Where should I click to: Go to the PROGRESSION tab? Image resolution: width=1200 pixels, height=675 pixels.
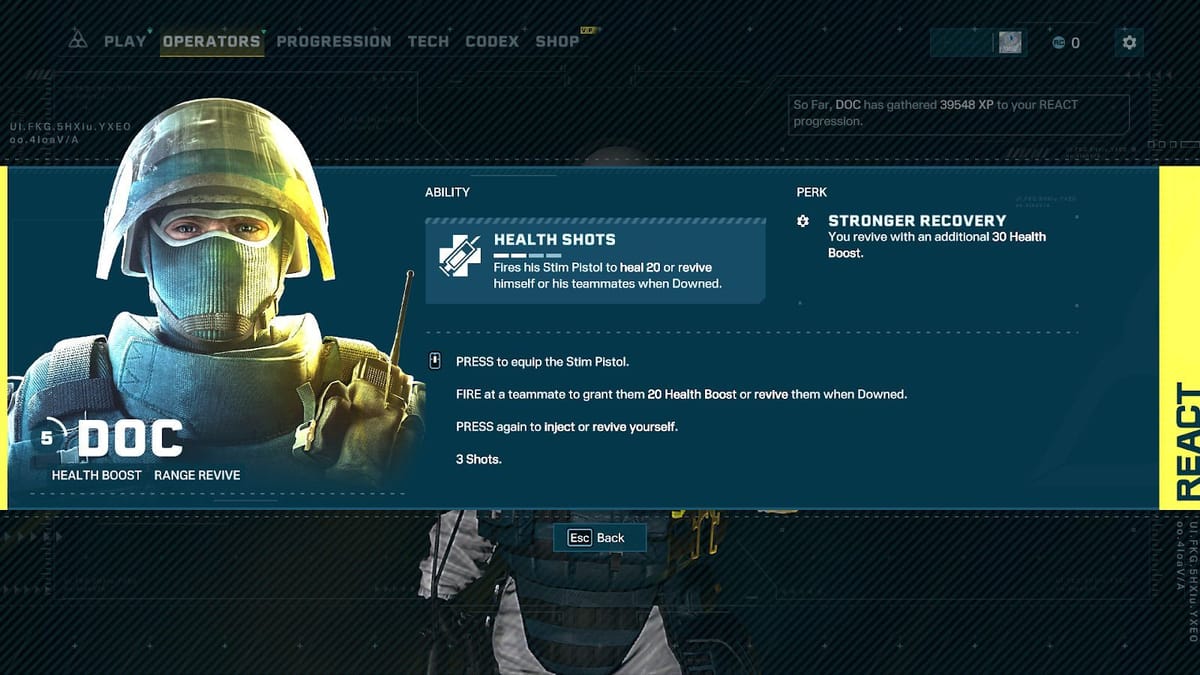(334, 41)
